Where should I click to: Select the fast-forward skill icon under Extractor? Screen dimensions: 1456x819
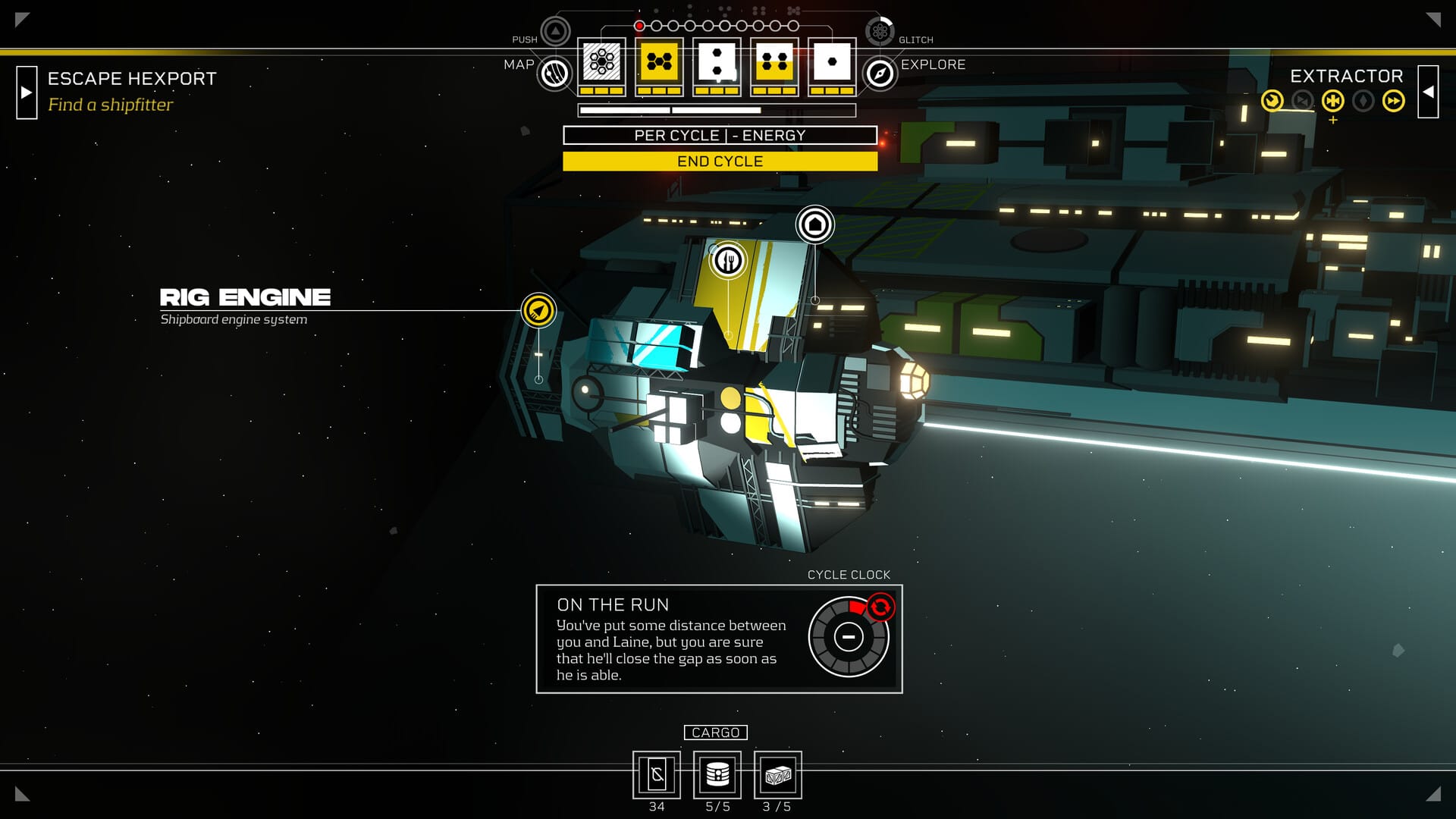tap(1393, 101)
